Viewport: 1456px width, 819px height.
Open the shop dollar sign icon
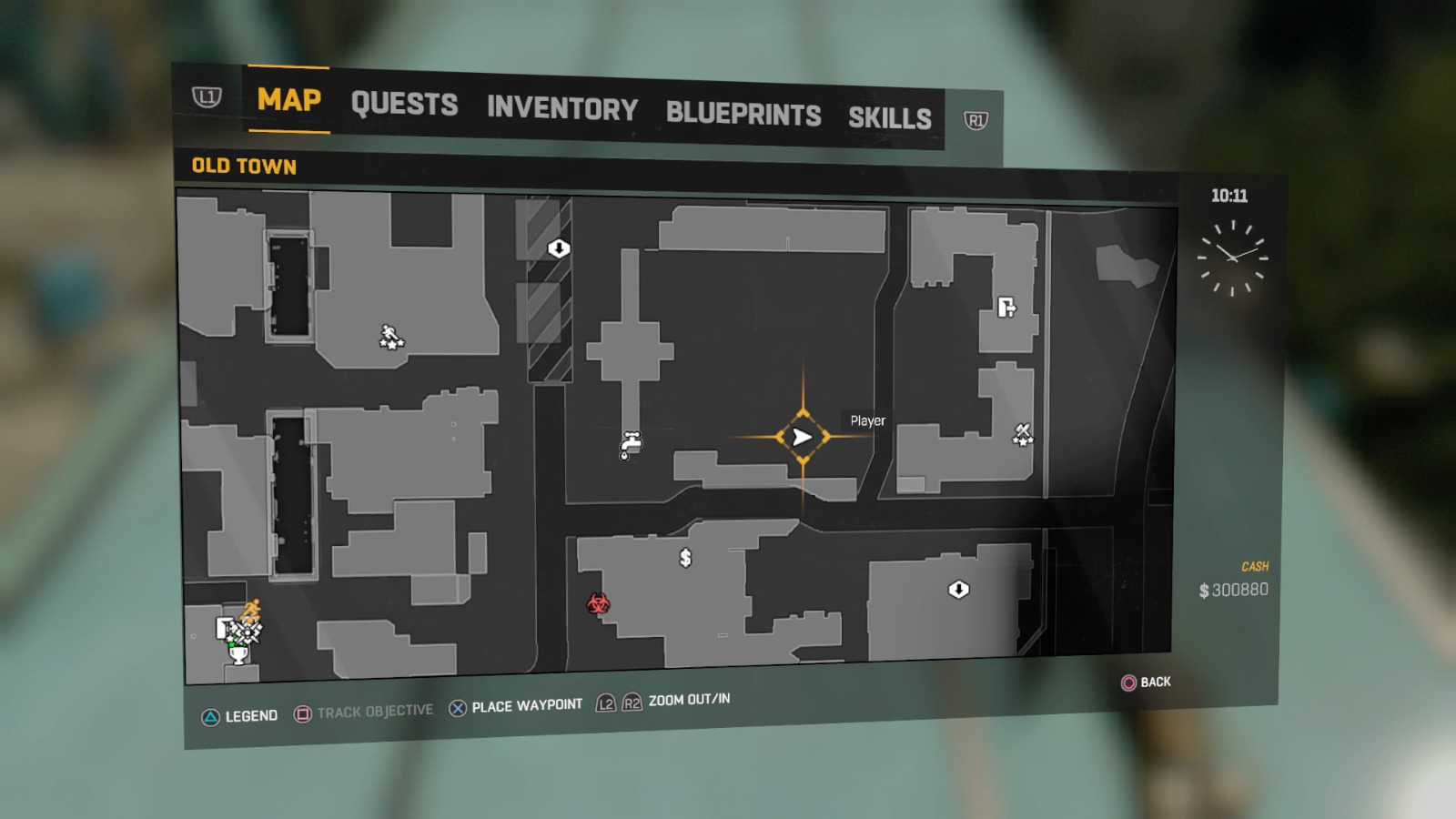click(x=685, y=558)
